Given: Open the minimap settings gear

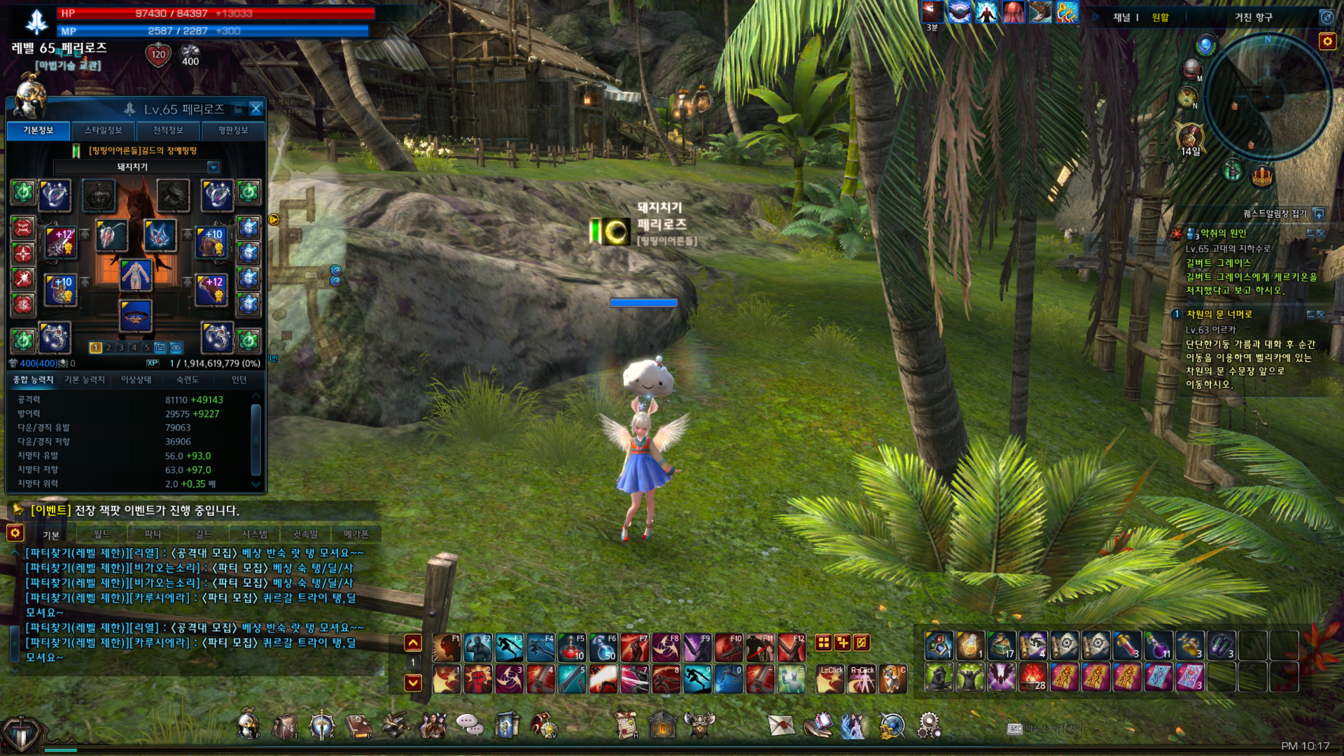Looking at the screenshot, I should point(1327,42).
